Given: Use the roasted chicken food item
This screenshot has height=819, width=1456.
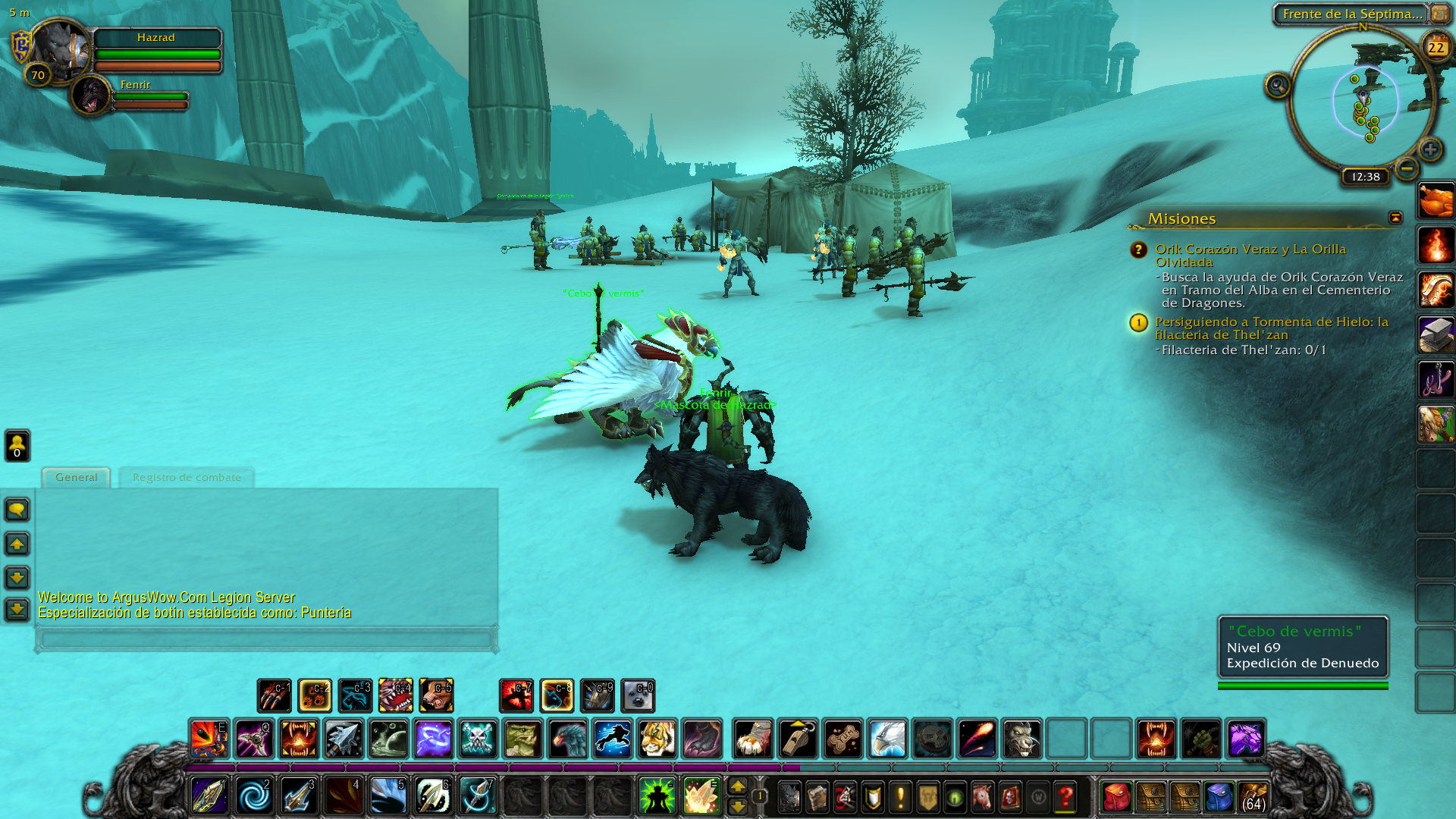Looking at the screenshot, I should point(1436,201).
